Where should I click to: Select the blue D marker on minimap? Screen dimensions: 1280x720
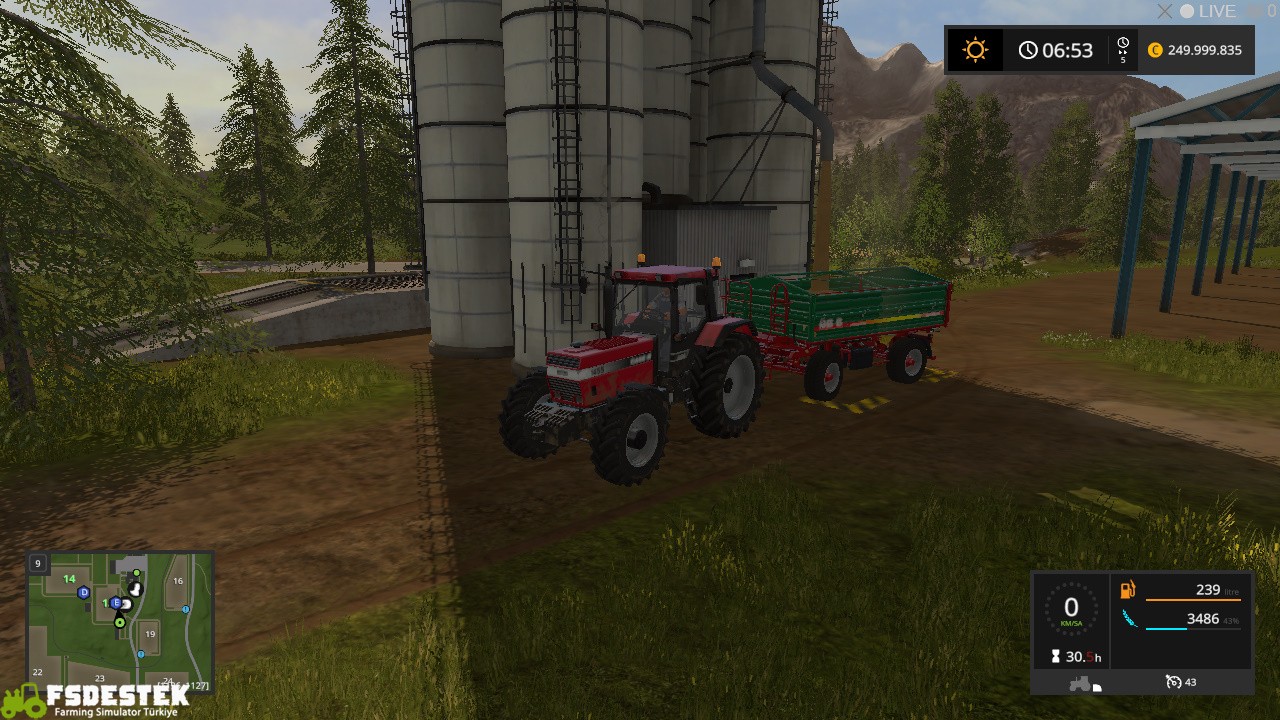tap(83, 593)
